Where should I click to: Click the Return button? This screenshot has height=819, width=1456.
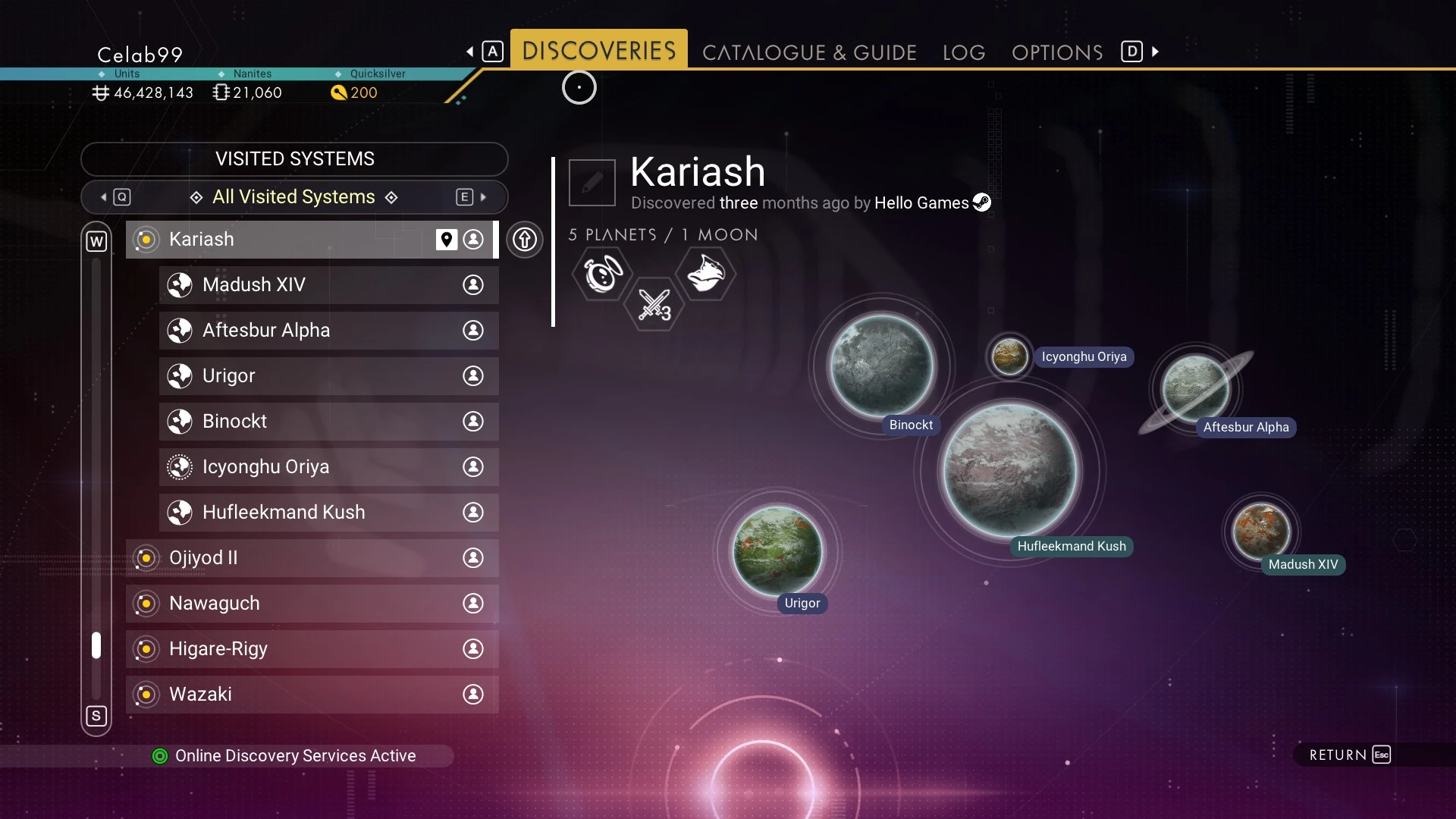(1350, 755)
